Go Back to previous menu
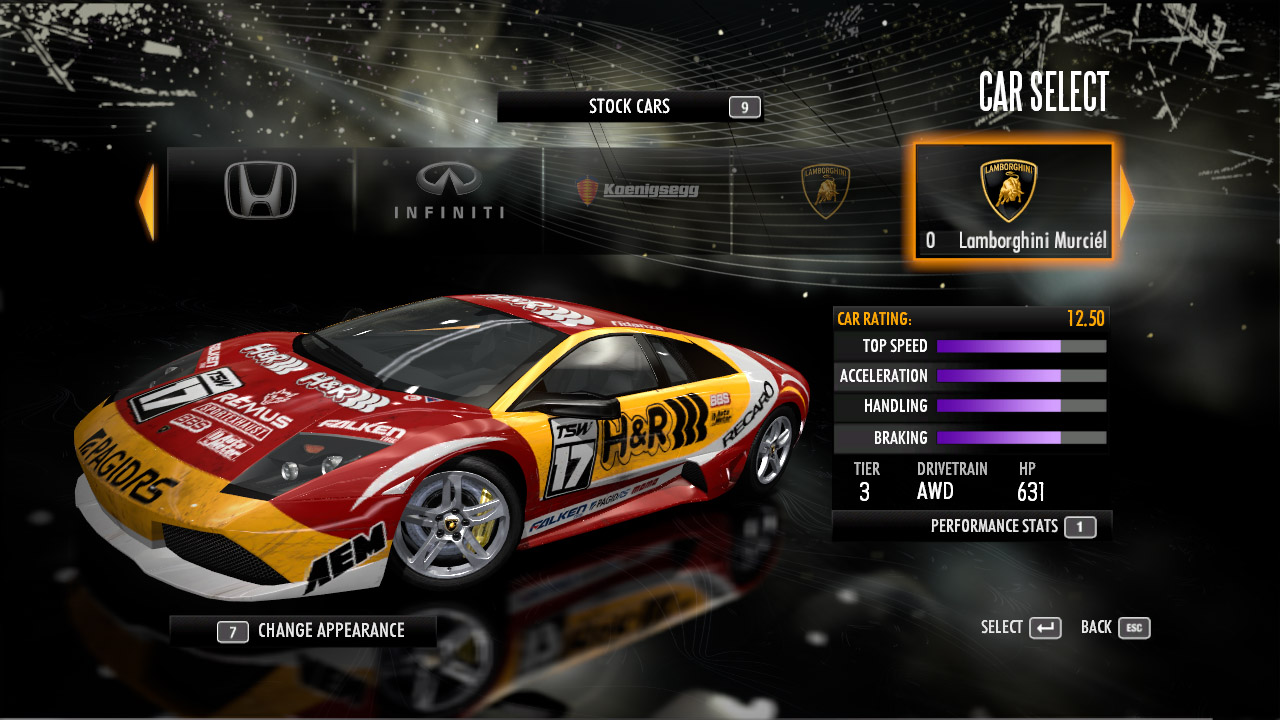This screenshot has height=720, width=1280. (x=1115, y=628)
